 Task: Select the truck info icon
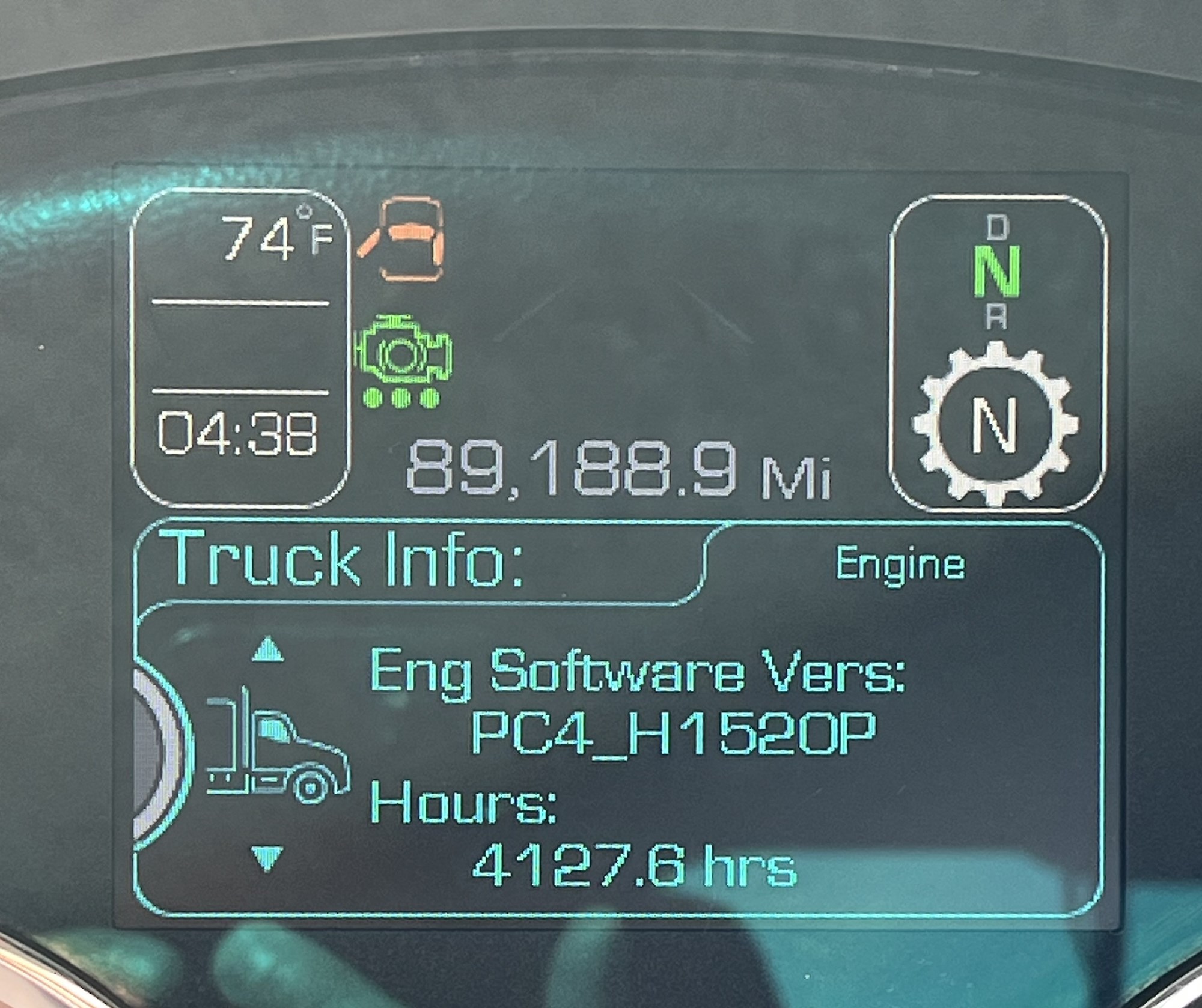pyautogui.click(x=276, y=751)
